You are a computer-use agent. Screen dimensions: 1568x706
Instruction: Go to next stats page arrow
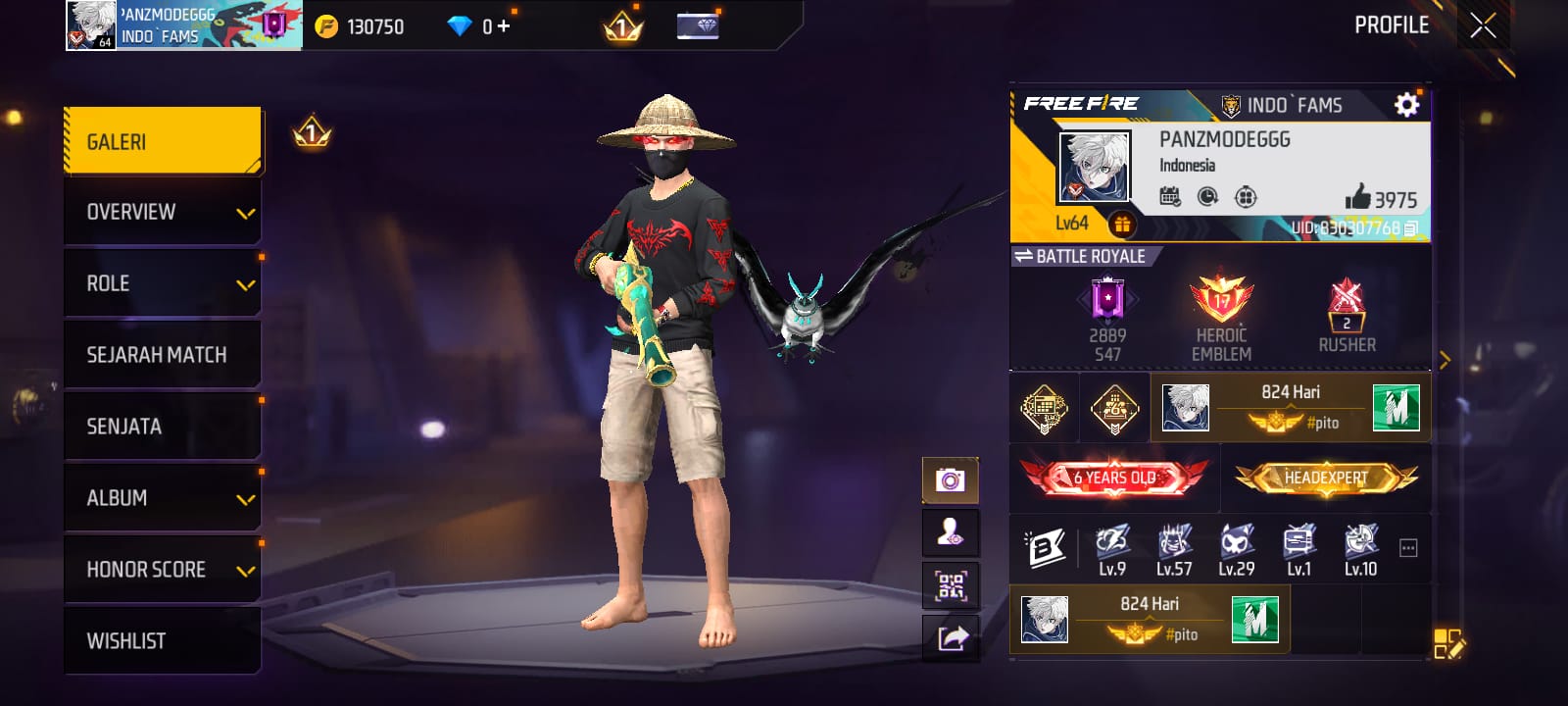[x=1444, y=360]
